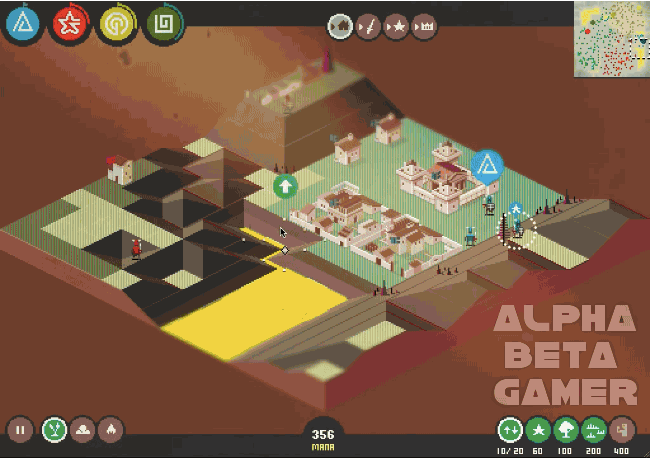The height and width of the screenshot is (458, 650).
Task: Activate the house command button
Action: 340,24
